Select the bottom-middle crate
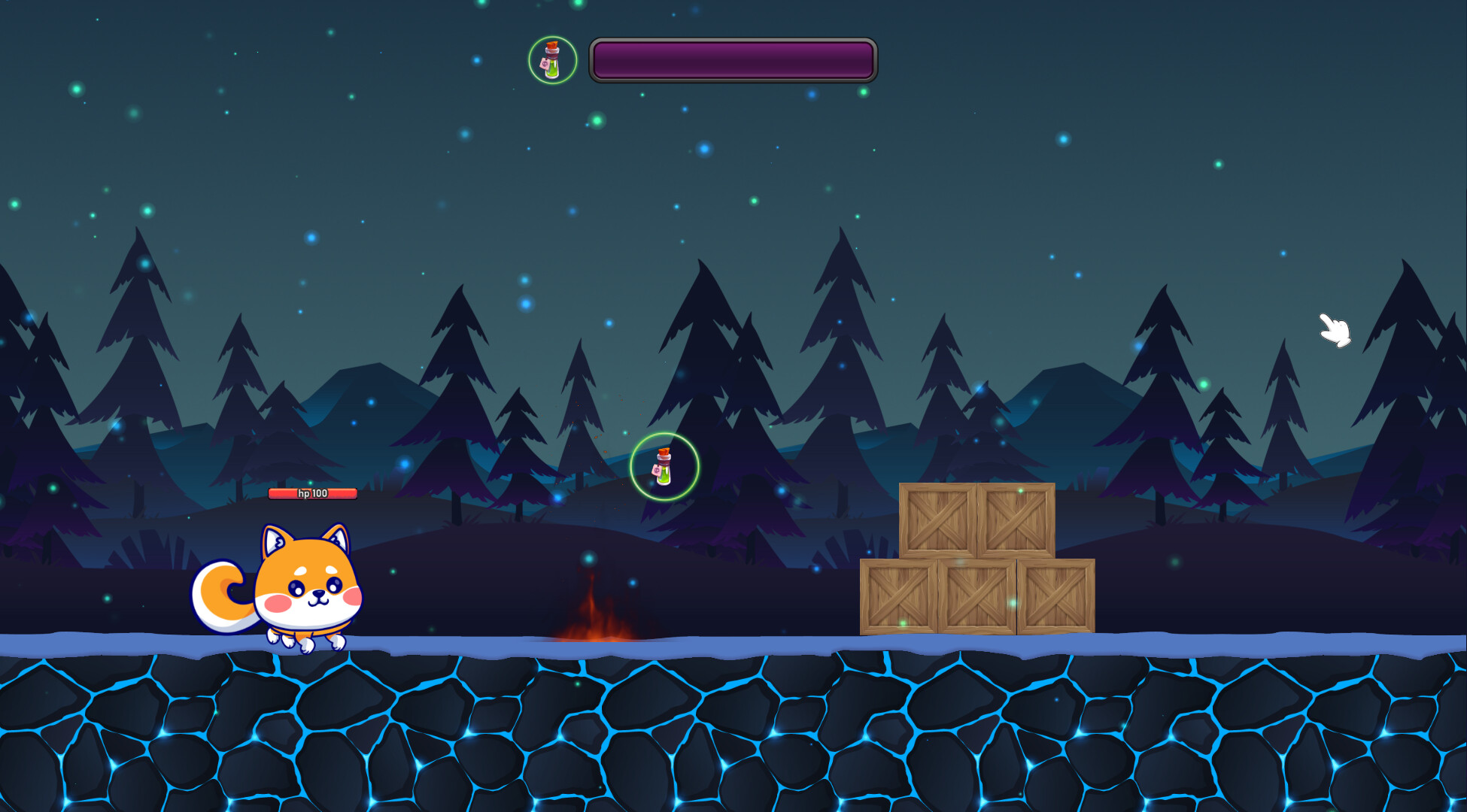Screen dimensions: 1467x812 pos(978,598)
